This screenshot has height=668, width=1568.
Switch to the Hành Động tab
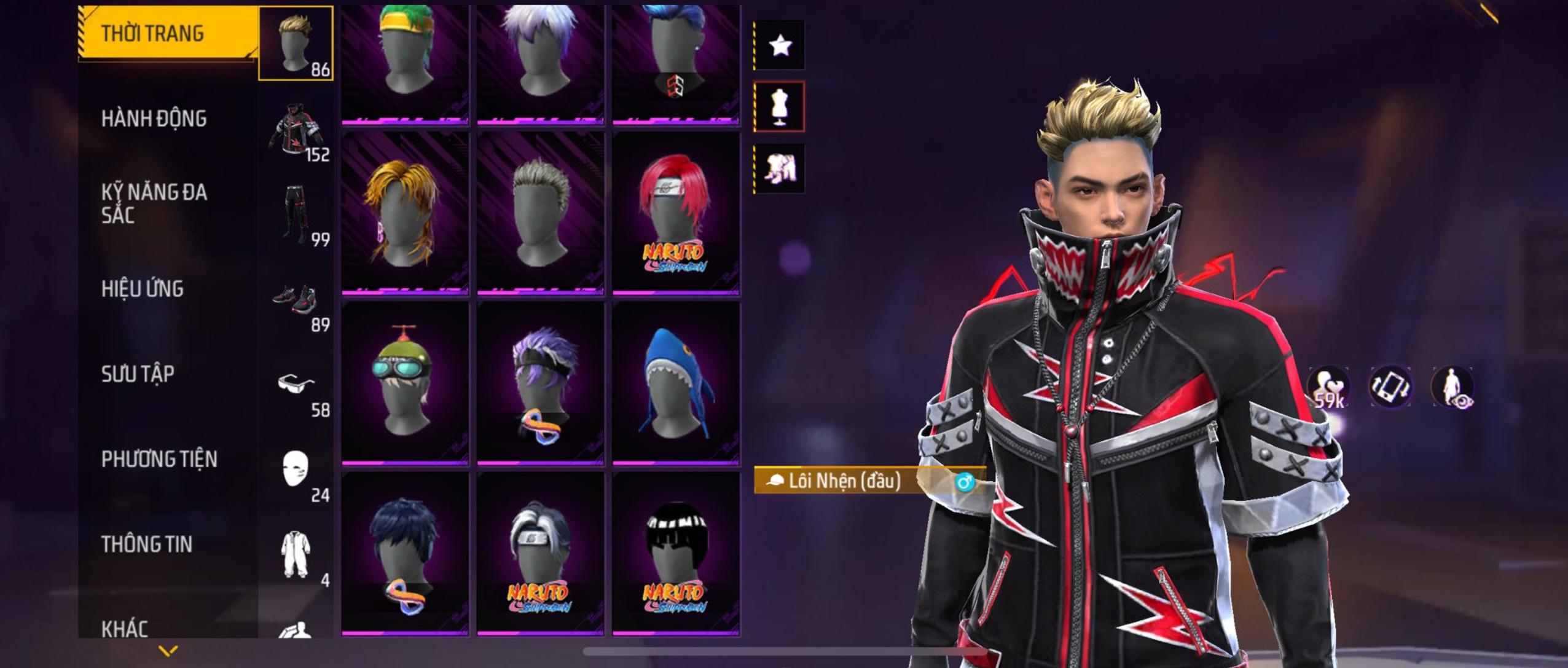pos(154,119)
